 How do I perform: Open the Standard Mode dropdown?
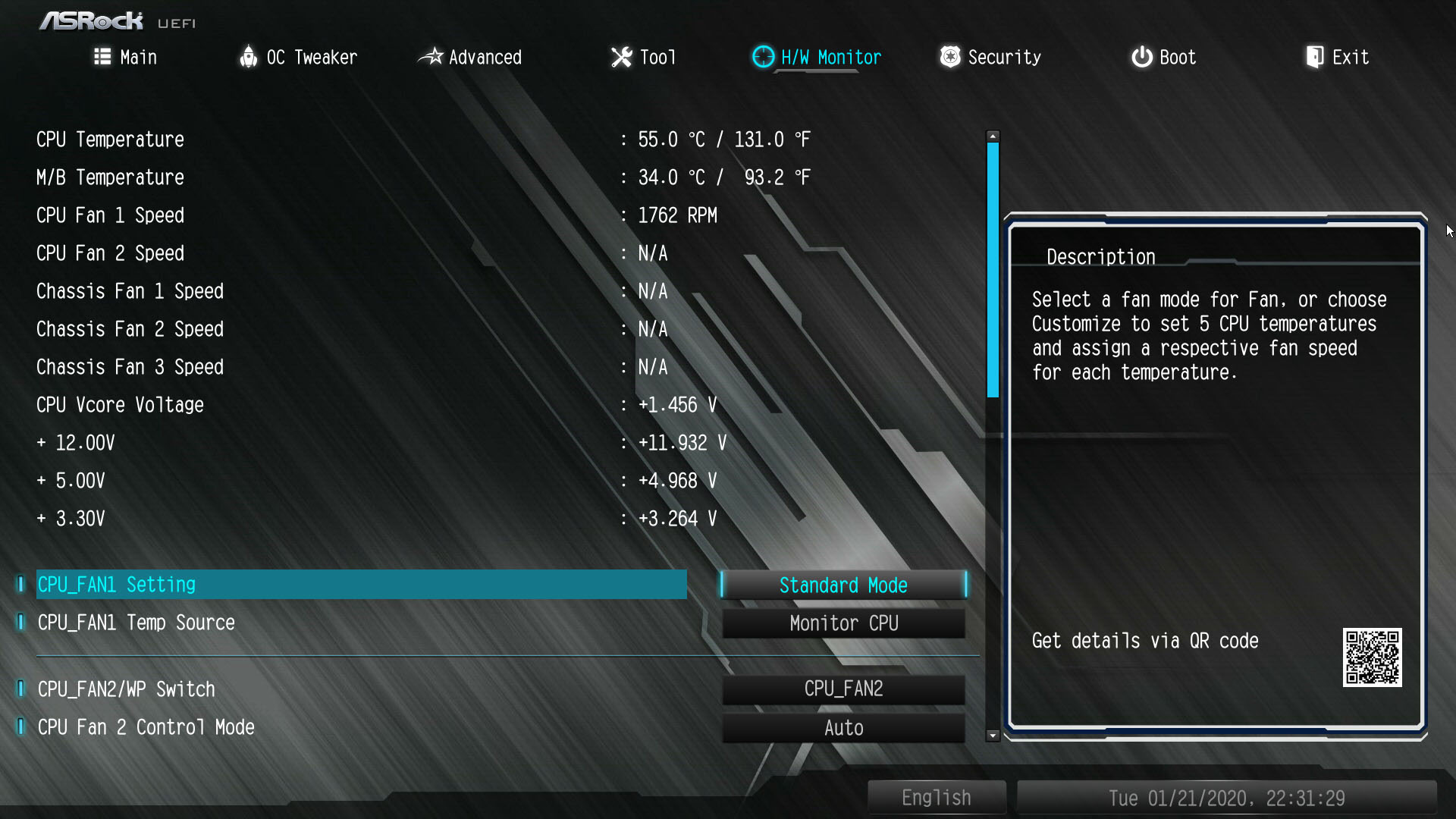click(x=843, y=585)
